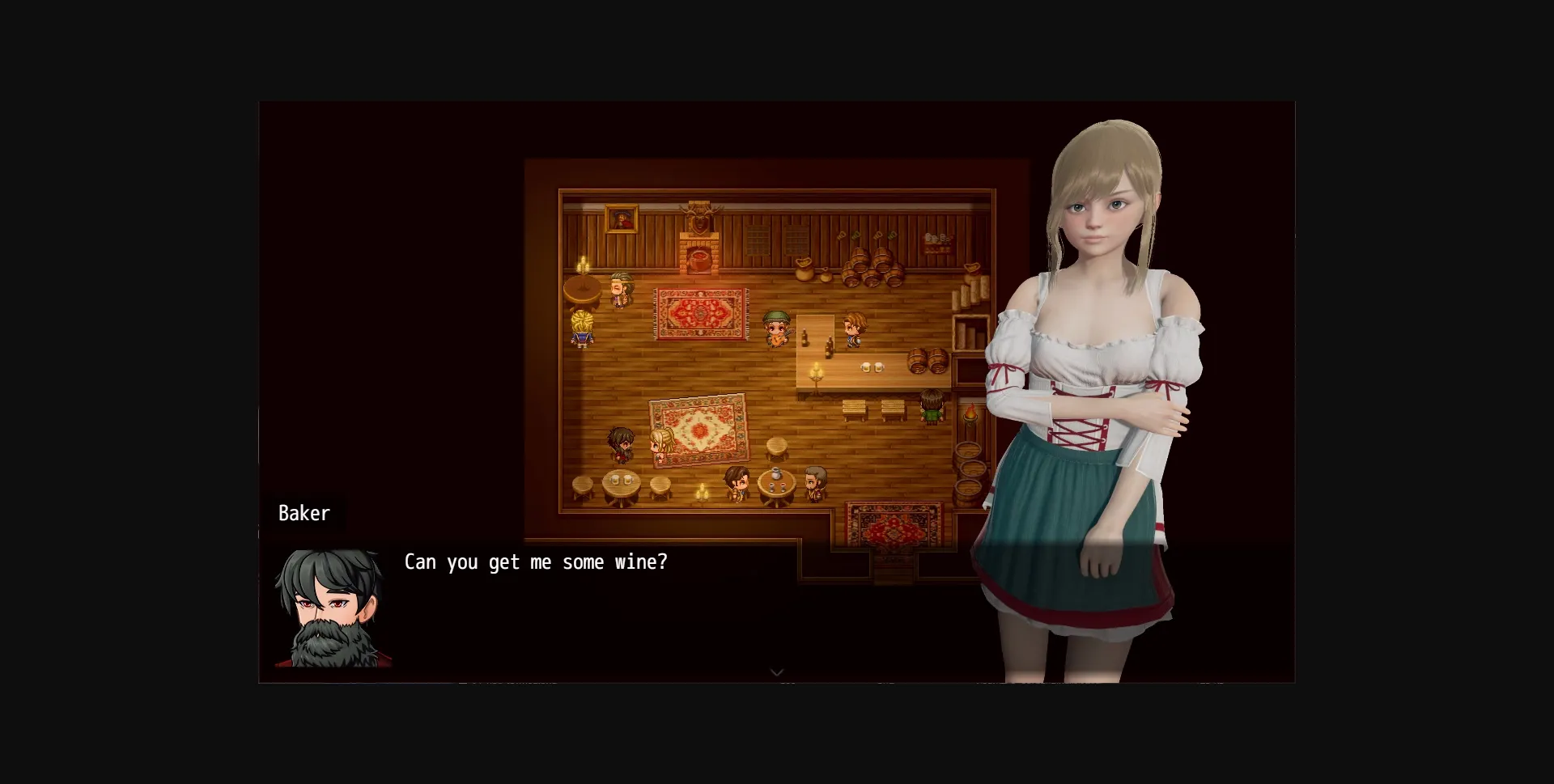This screenshot has height=784, width=1554.
Task: Click the cauldron in the fireplace
Action: coord(698,261)
